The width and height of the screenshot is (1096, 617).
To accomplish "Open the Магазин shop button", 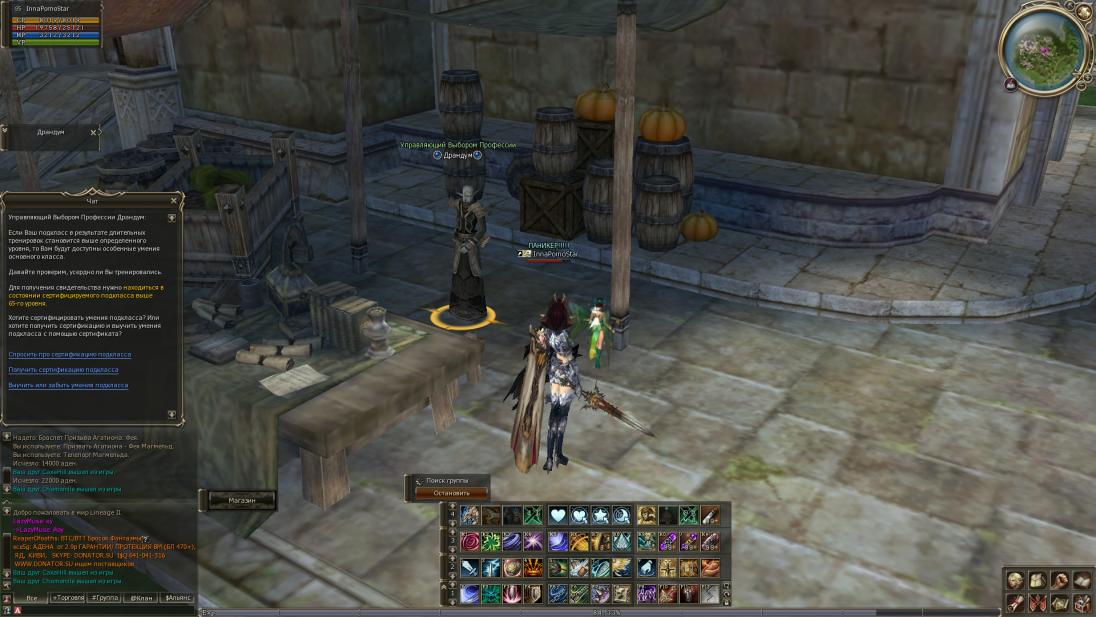I will coord(240,499).
